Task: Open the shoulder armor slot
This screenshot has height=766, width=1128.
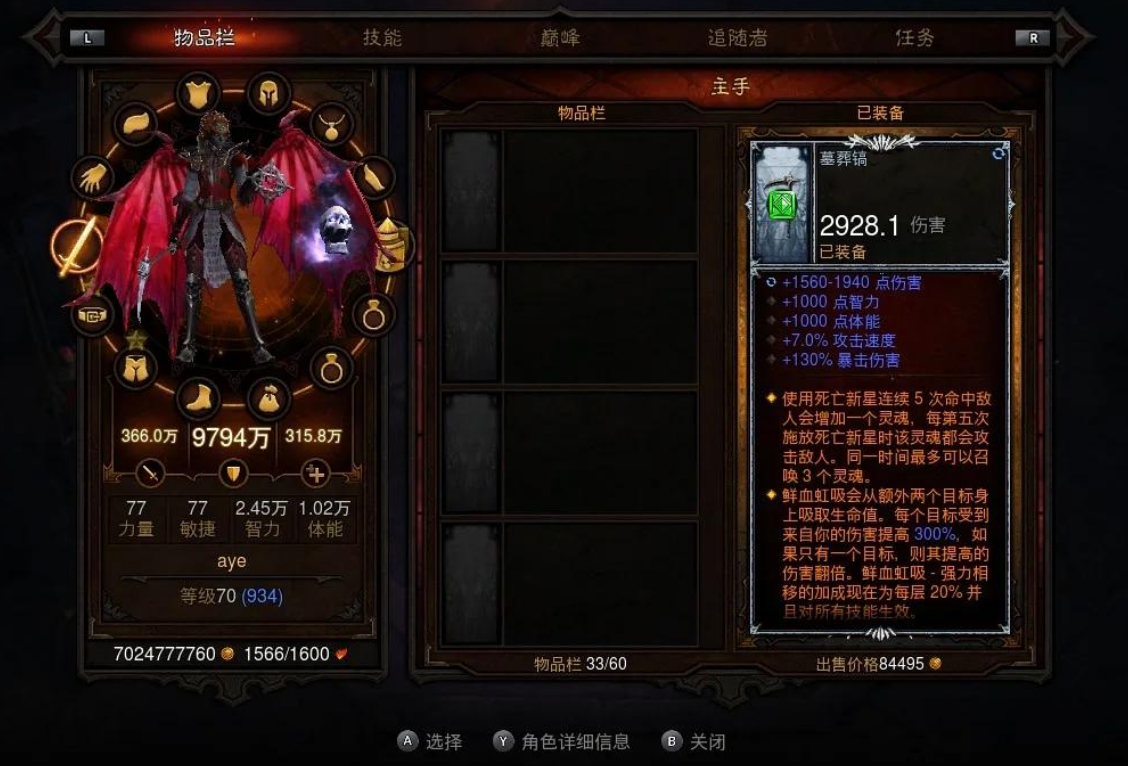Action: (137, 124)
